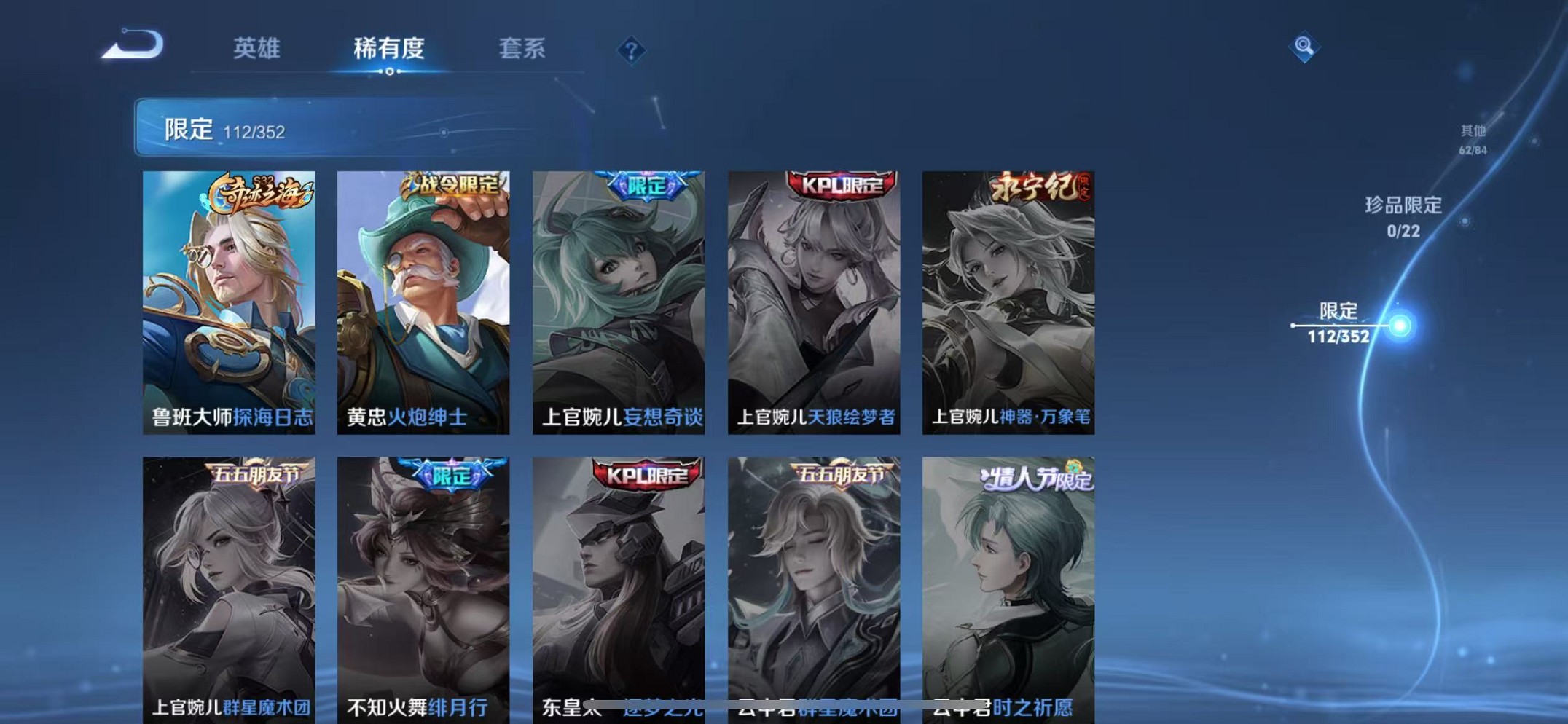Jump to the 其他 category on the right rail
The image size is (1568, 724).
[1473, 138]
